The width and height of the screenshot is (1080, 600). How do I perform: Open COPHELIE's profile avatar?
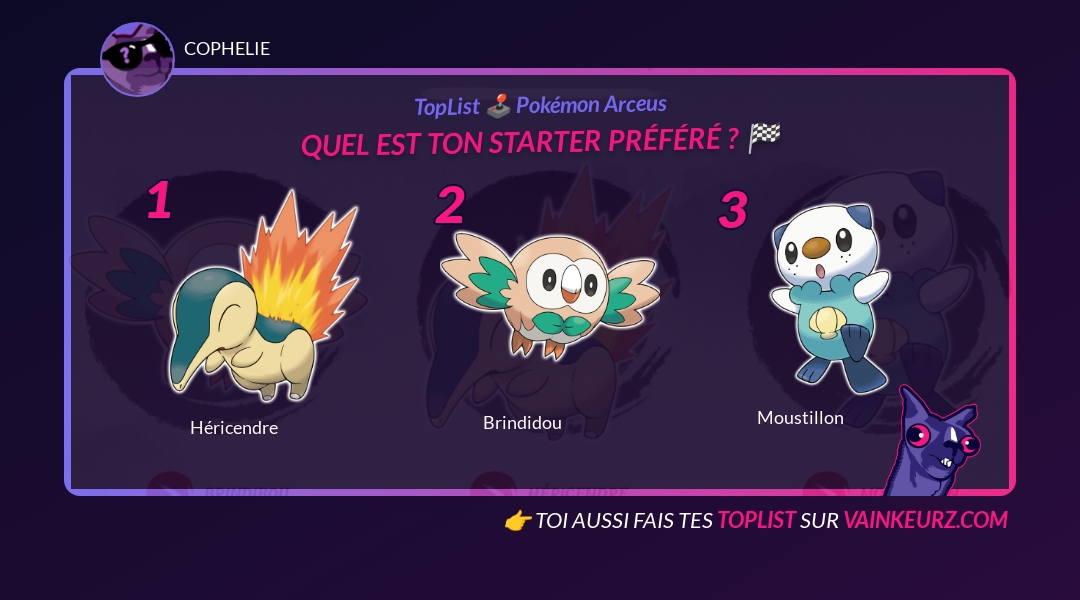[x=137, y=59]
